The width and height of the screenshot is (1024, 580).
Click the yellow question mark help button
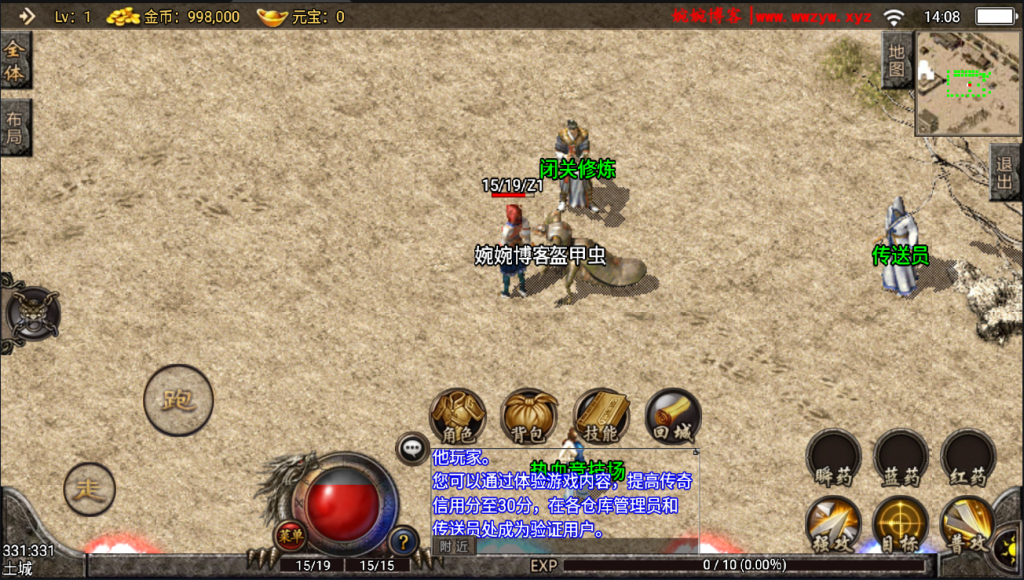pos(402,541)
